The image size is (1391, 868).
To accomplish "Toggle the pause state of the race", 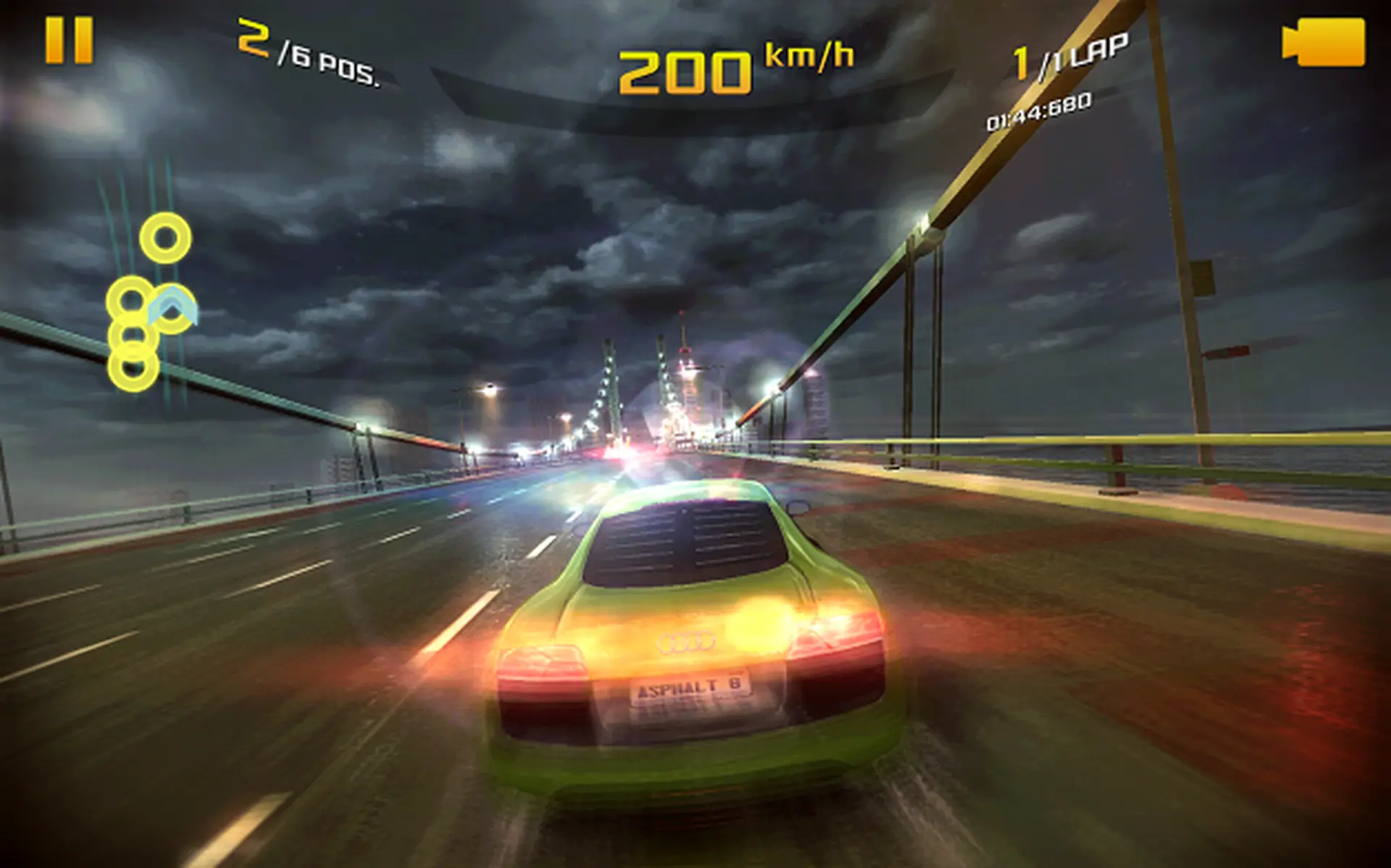I will [x=70, y=39].
